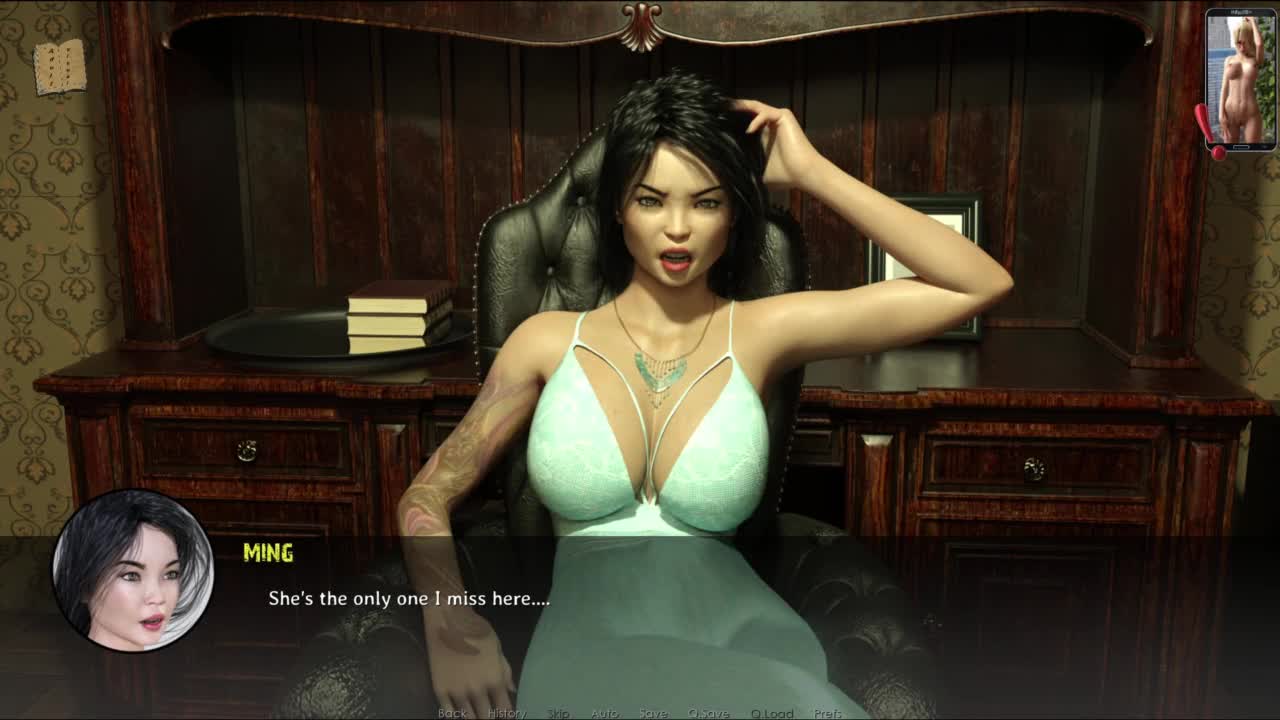The height and width of the screenshot is (720, 1280).
Task: Turn on Auto advance mode
Action: tap(604, 713)
